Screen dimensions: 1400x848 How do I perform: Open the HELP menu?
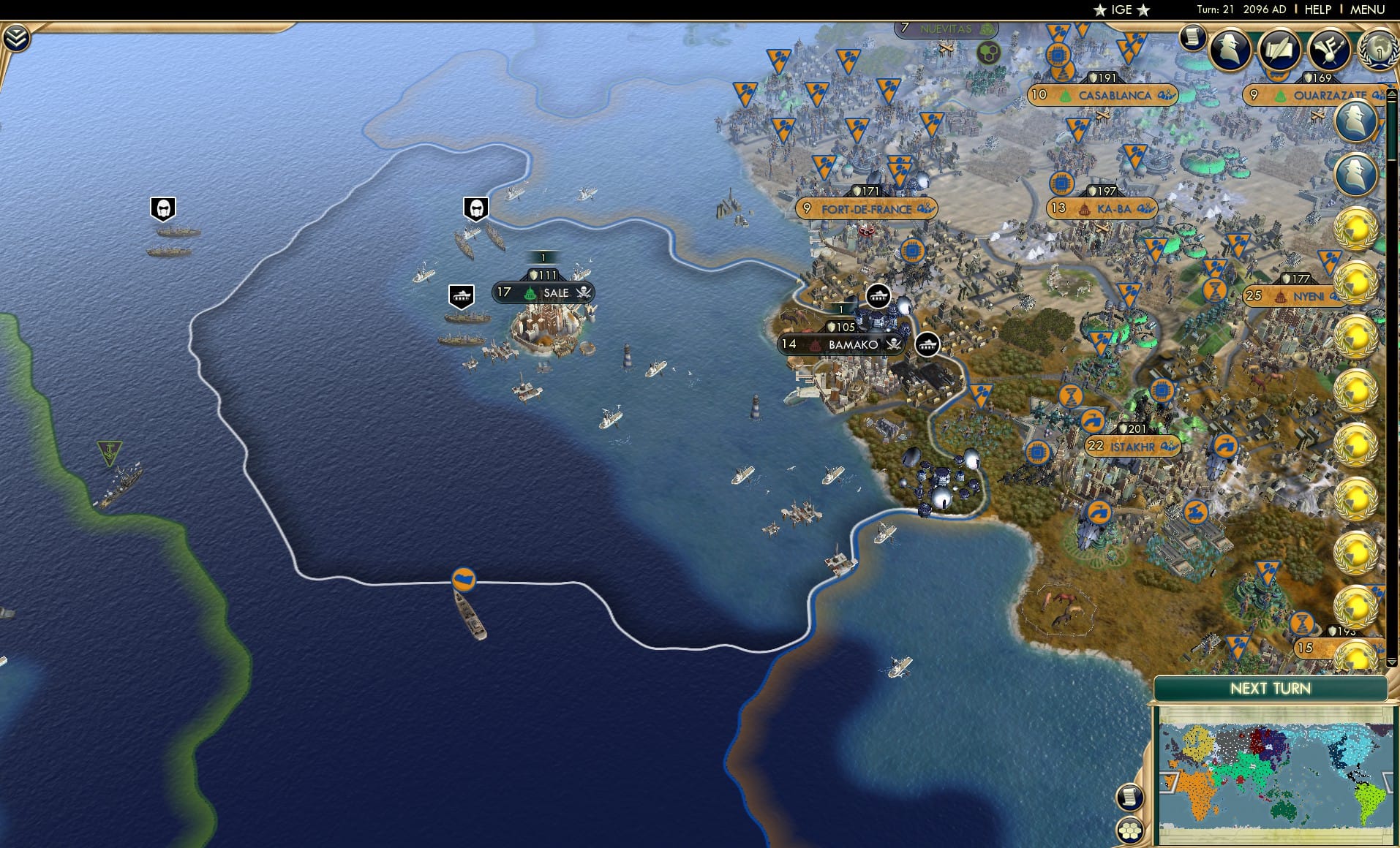(1317, 10)
